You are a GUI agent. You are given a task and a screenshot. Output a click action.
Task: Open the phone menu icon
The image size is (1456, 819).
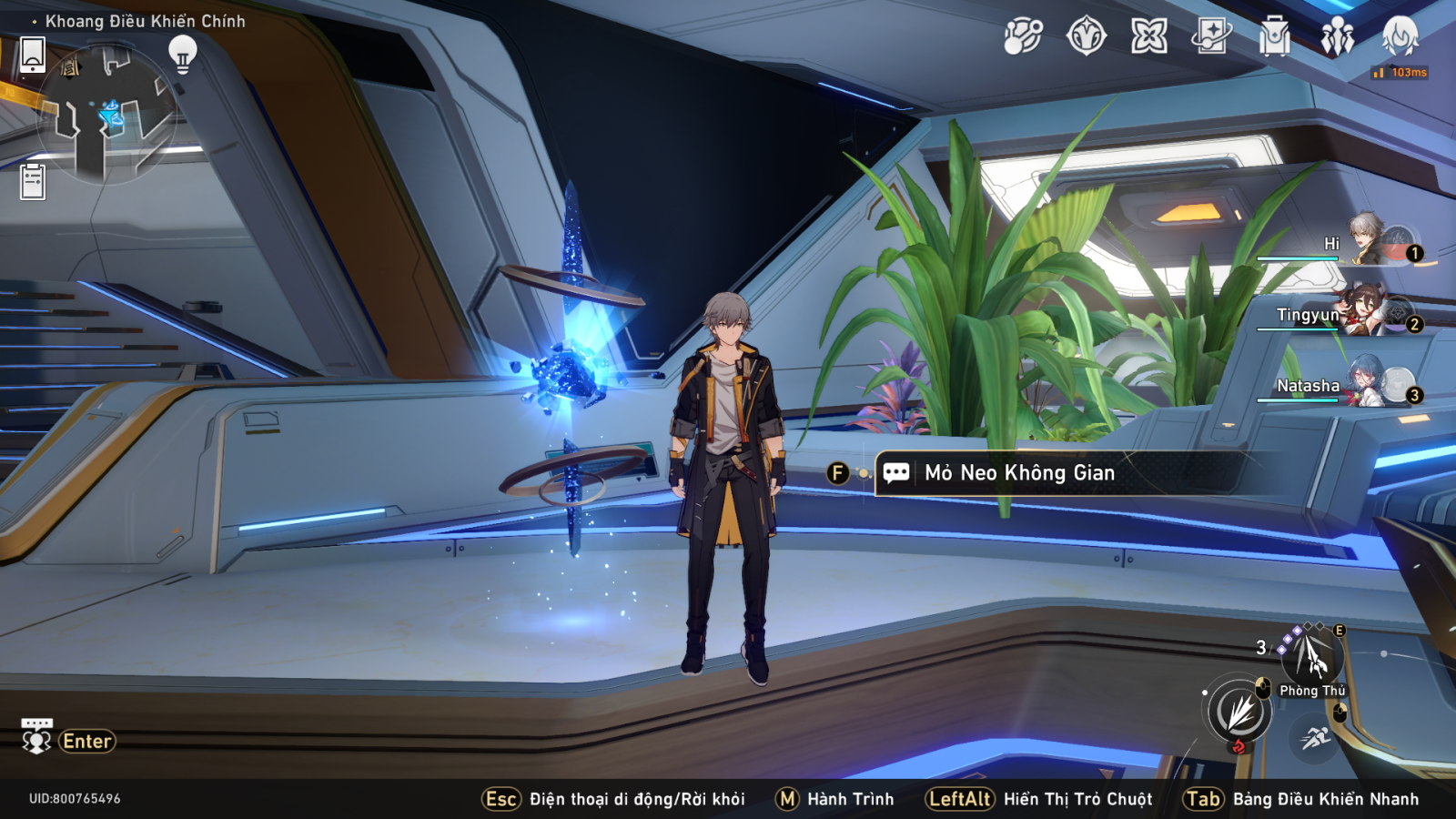[33, 55]
